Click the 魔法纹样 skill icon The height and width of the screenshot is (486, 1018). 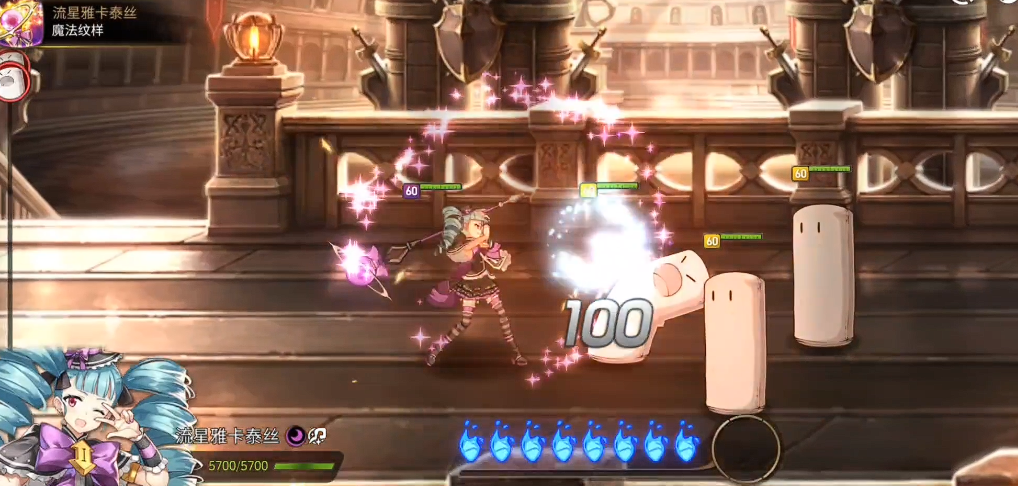(20, 21)
